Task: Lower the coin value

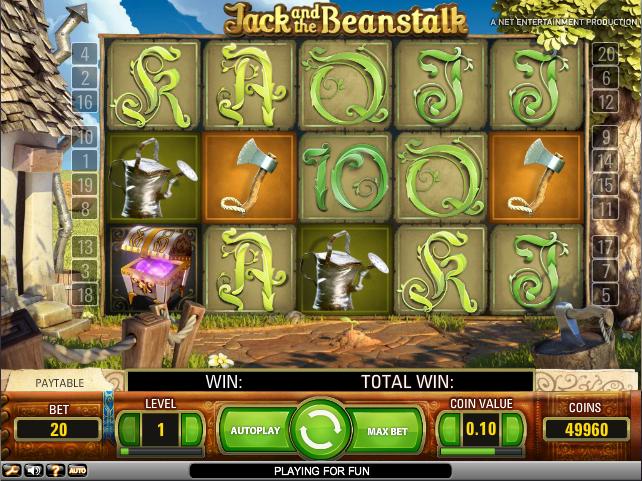Action: pyautogui.click(x=448, y=430)
